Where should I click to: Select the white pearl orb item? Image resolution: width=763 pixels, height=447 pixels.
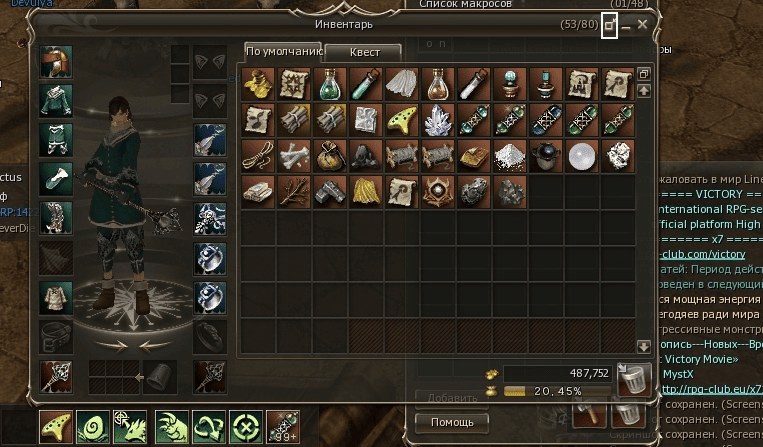(x=582, y=154)
